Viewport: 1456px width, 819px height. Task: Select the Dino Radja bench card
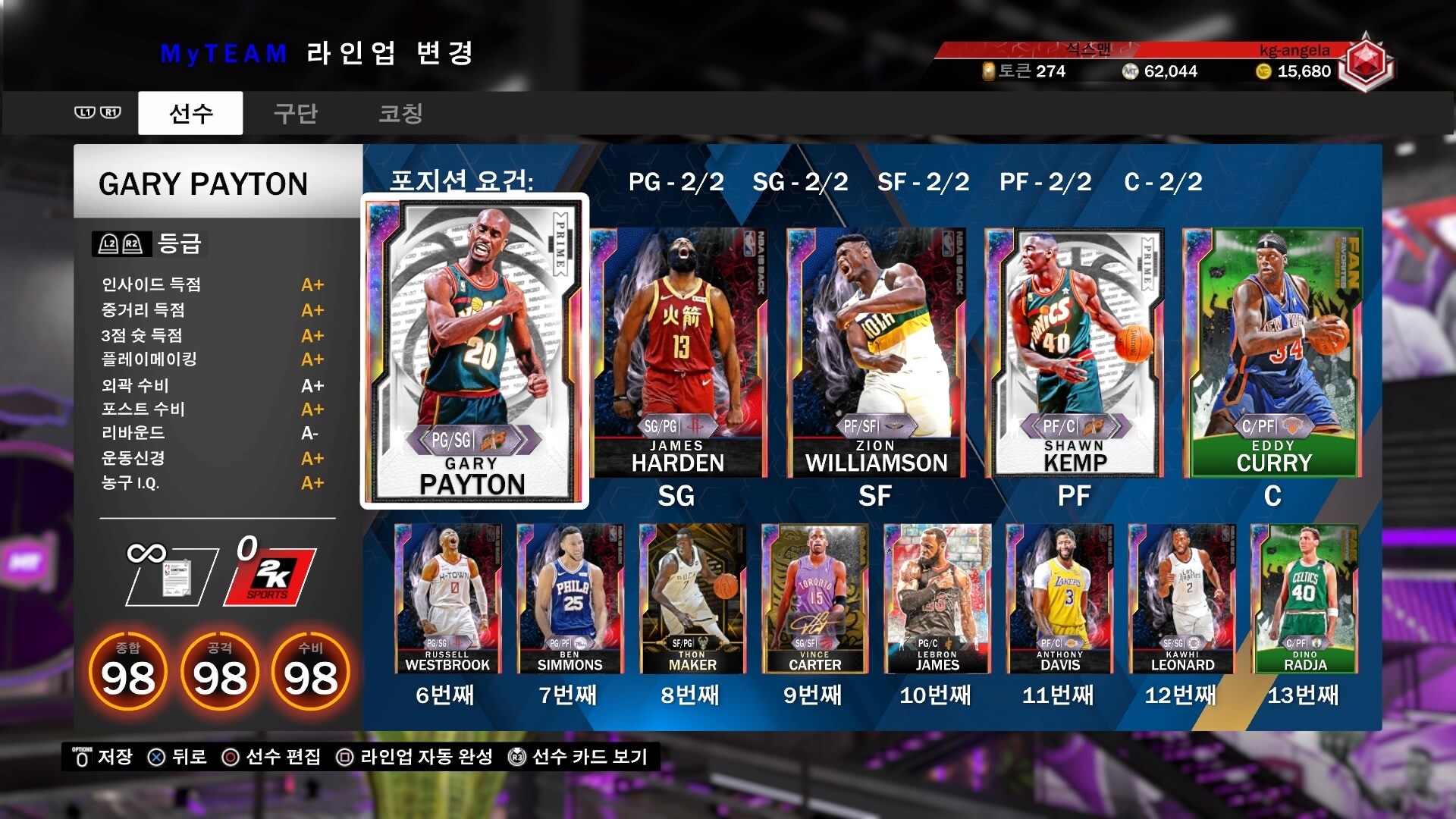[x=1304, y=599]
